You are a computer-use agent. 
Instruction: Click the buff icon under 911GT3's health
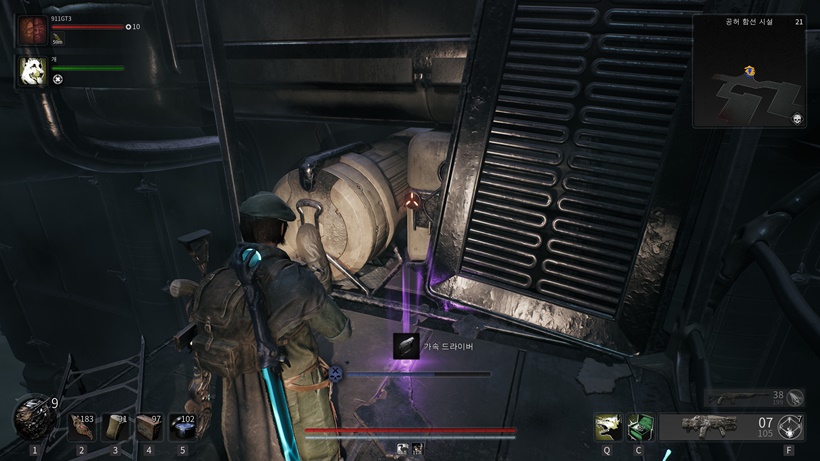click(x=58, y=41)
